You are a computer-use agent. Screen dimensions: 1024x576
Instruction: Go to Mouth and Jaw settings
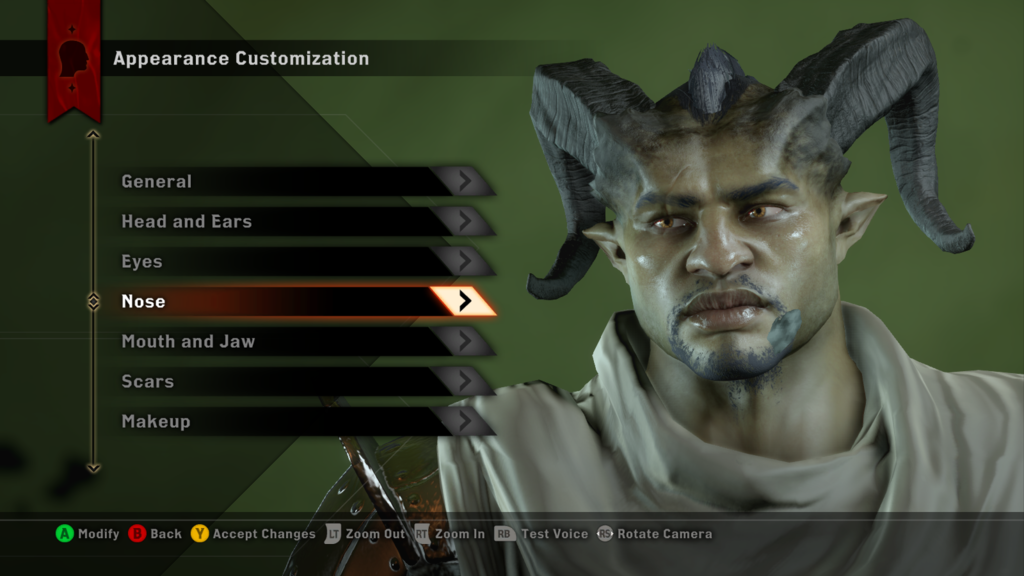pyautogui.click(x=300, y=341)
